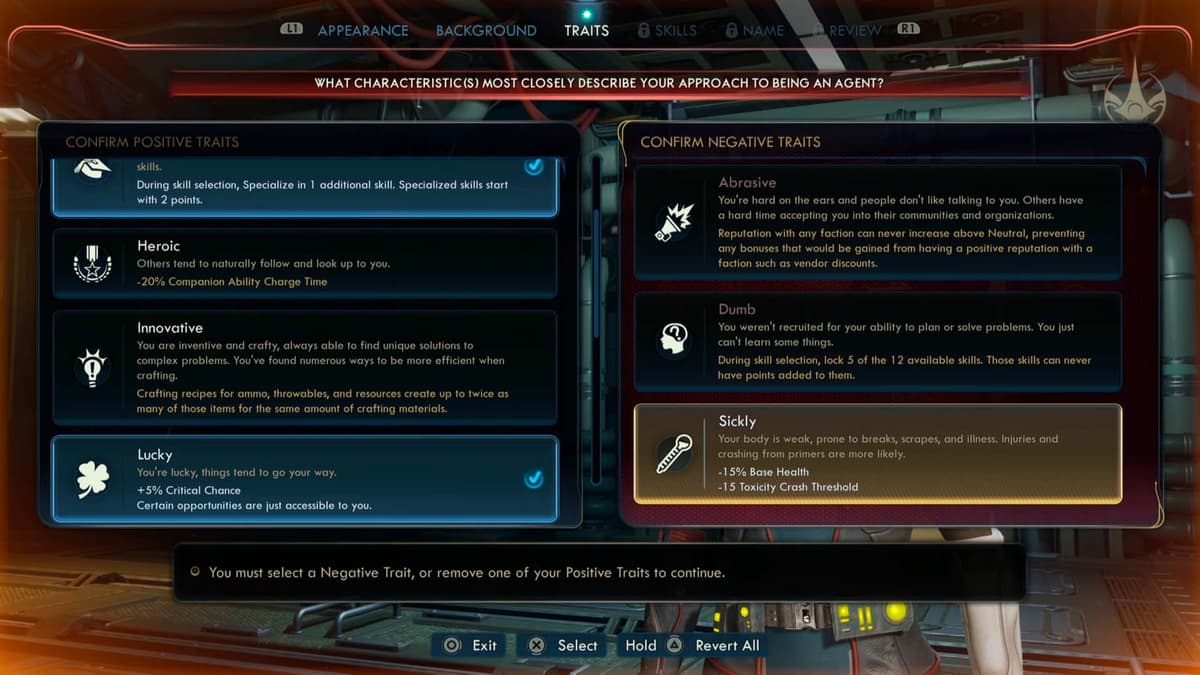Deselect the Lucky positive trait
Image resolution: width=1200 pixels, height=675 pixels.
(305, 479)
